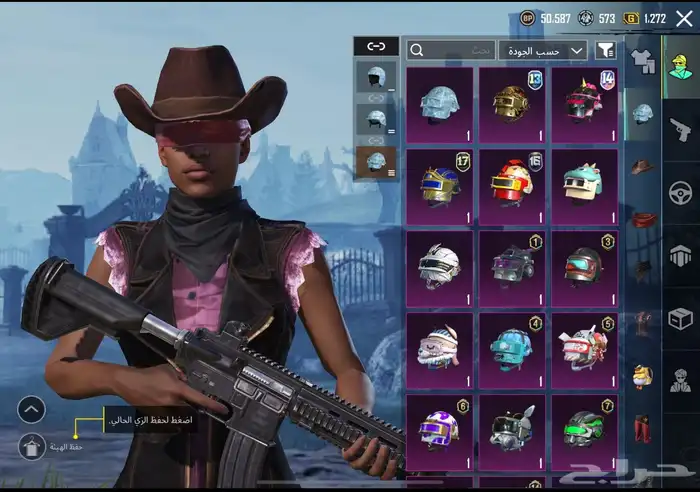Viewport: 700px width, 492px height.
Task: Click the helmet search field
Action: click(450, 50)
